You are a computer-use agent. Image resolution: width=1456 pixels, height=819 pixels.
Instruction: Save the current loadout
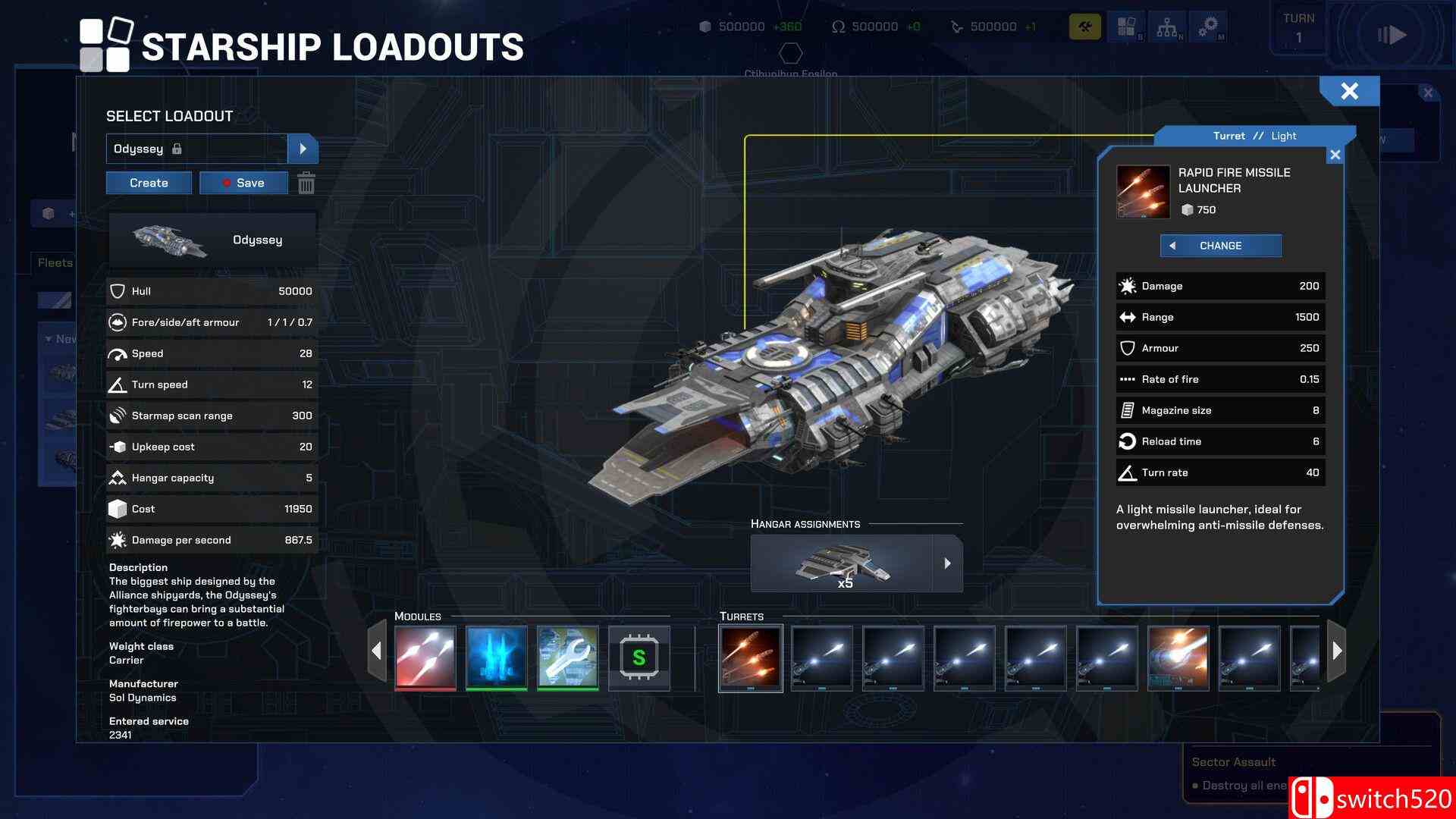(243, 183)
